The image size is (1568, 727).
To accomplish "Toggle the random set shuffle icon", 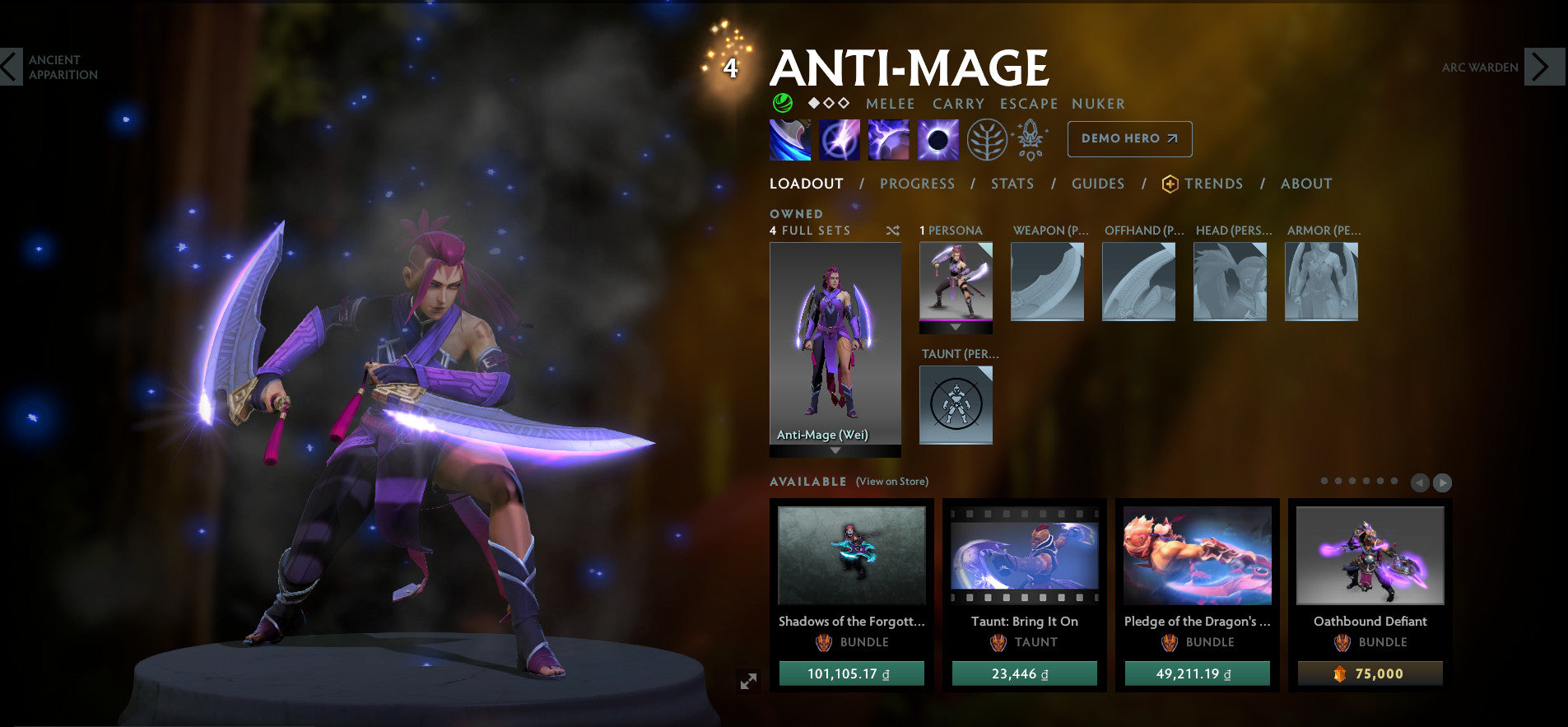I will pos(892,231).
